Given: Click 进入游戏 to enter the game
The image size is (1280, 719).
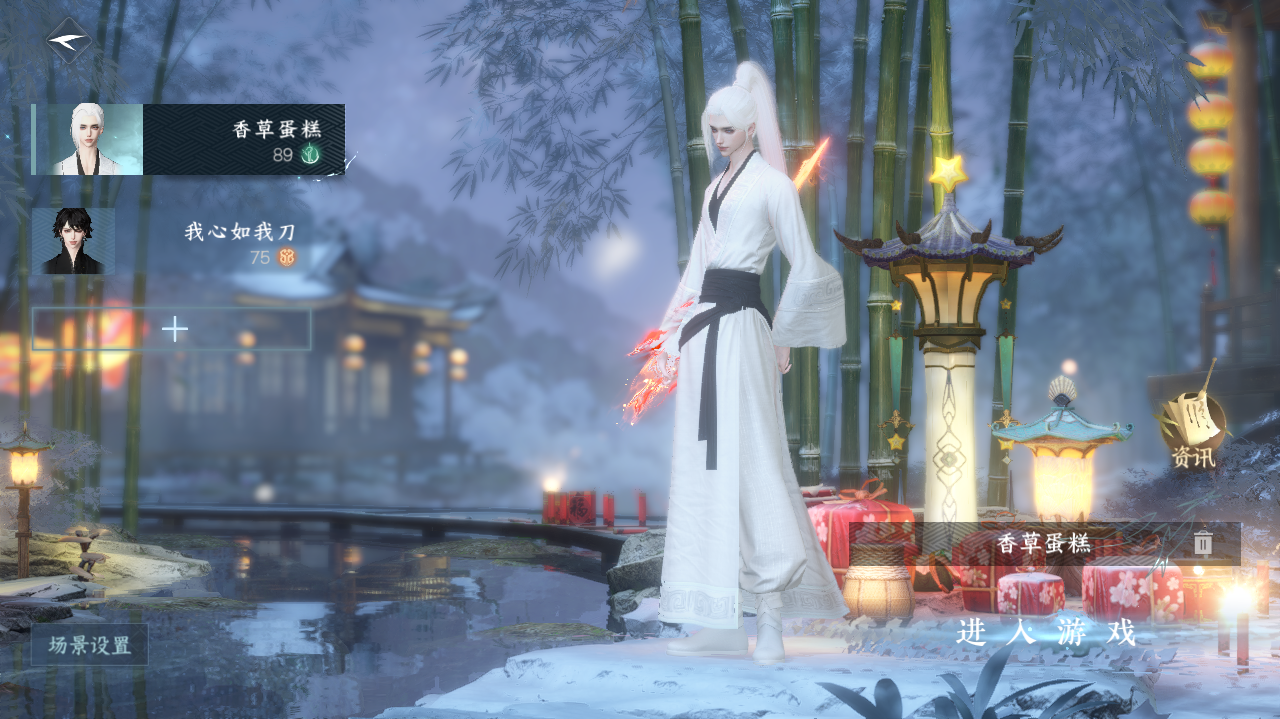Looking at the screenshot, I should (1046, 633).
